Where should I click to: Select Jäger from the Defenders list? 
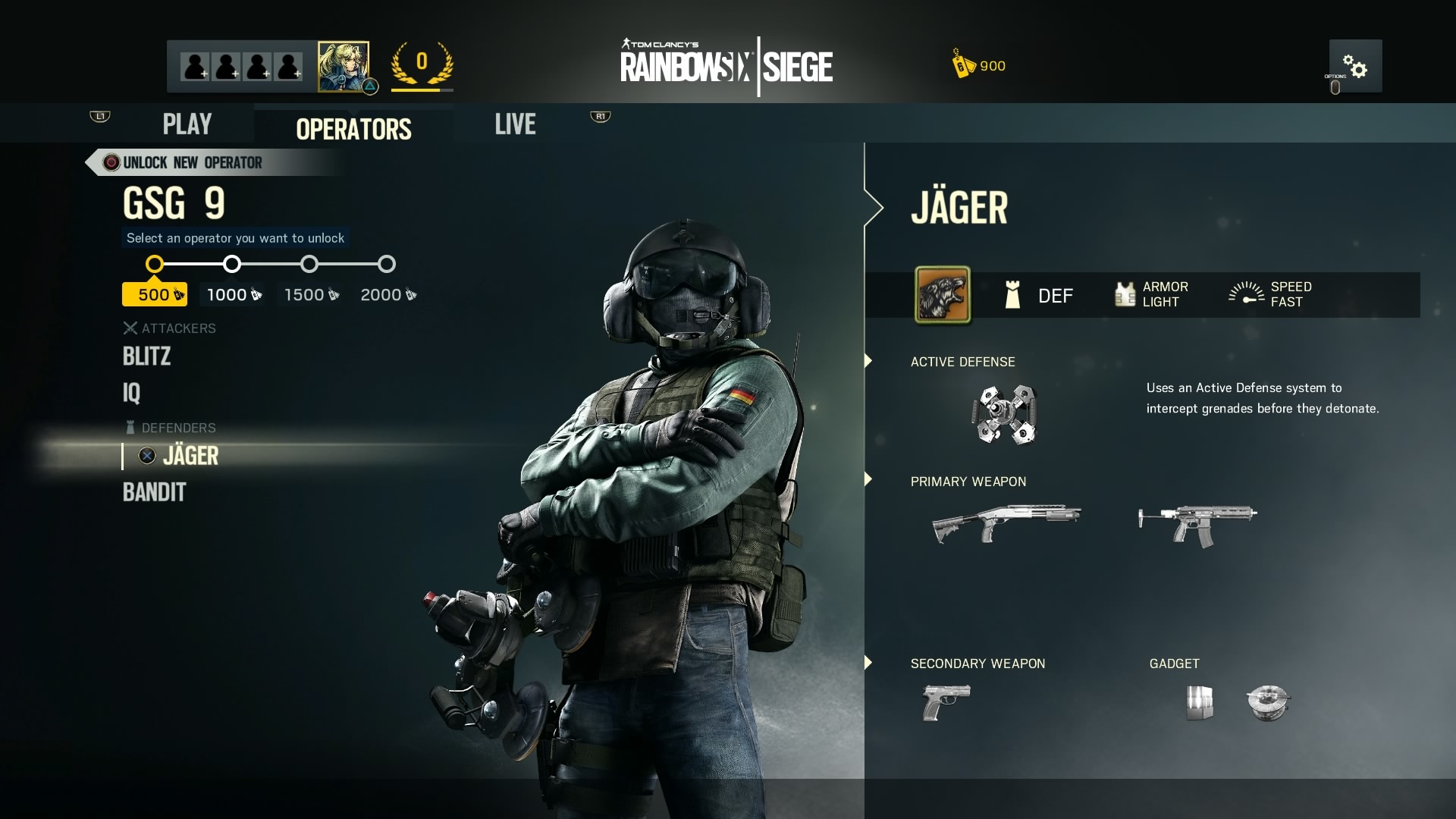tap(190, 456)
